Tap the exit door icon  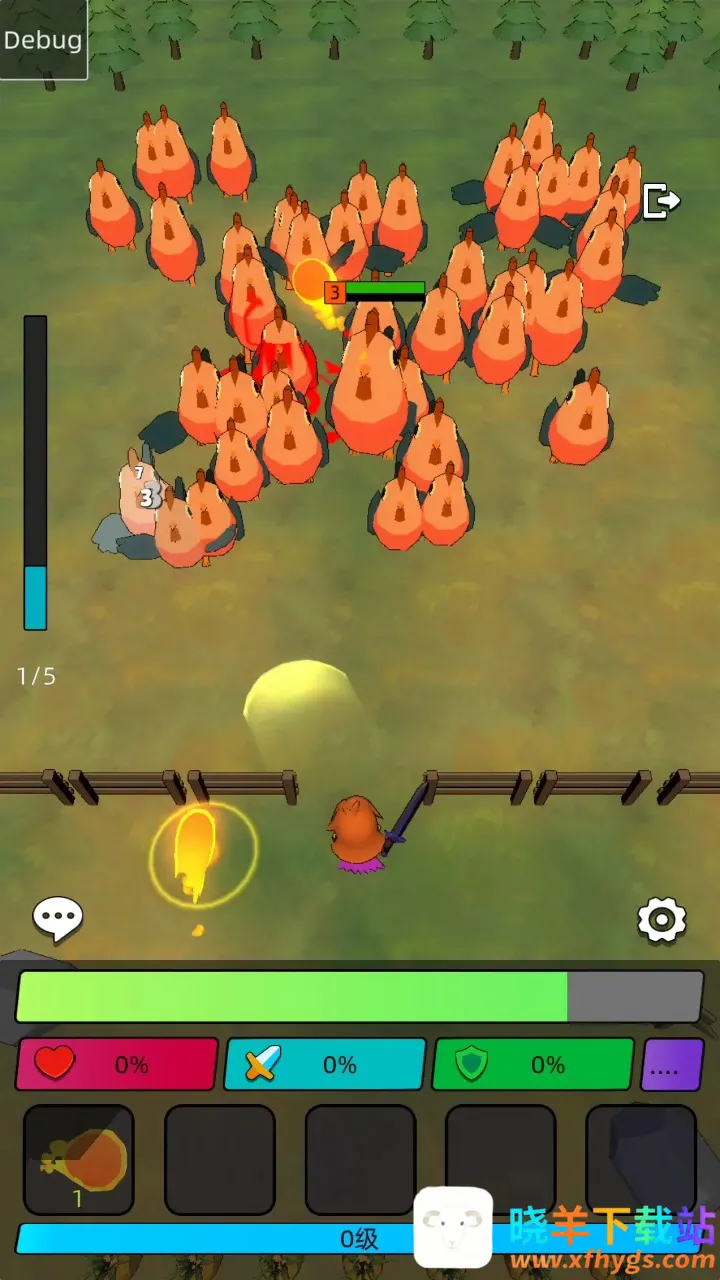661,201
